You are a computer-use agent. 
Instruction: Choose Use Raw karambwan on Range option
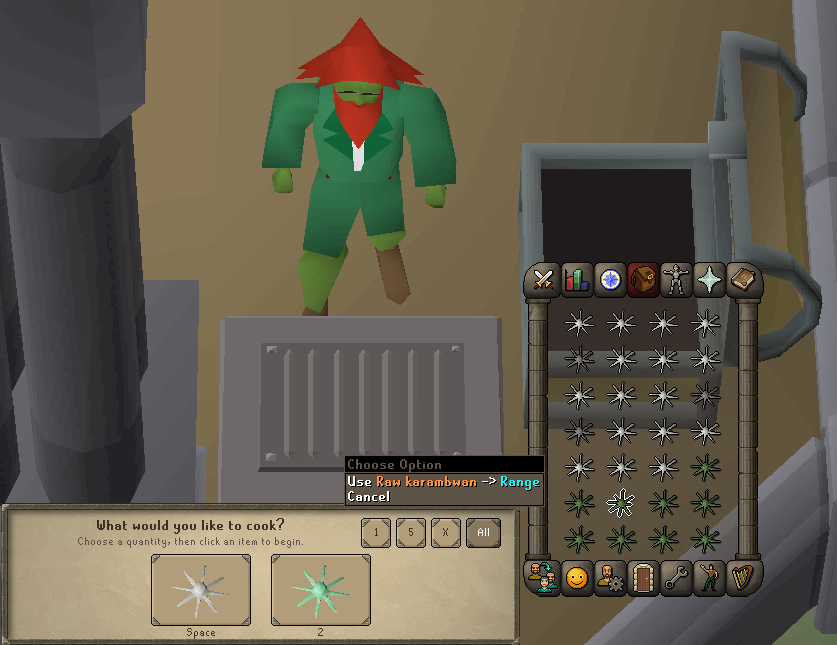click(443, 481)
